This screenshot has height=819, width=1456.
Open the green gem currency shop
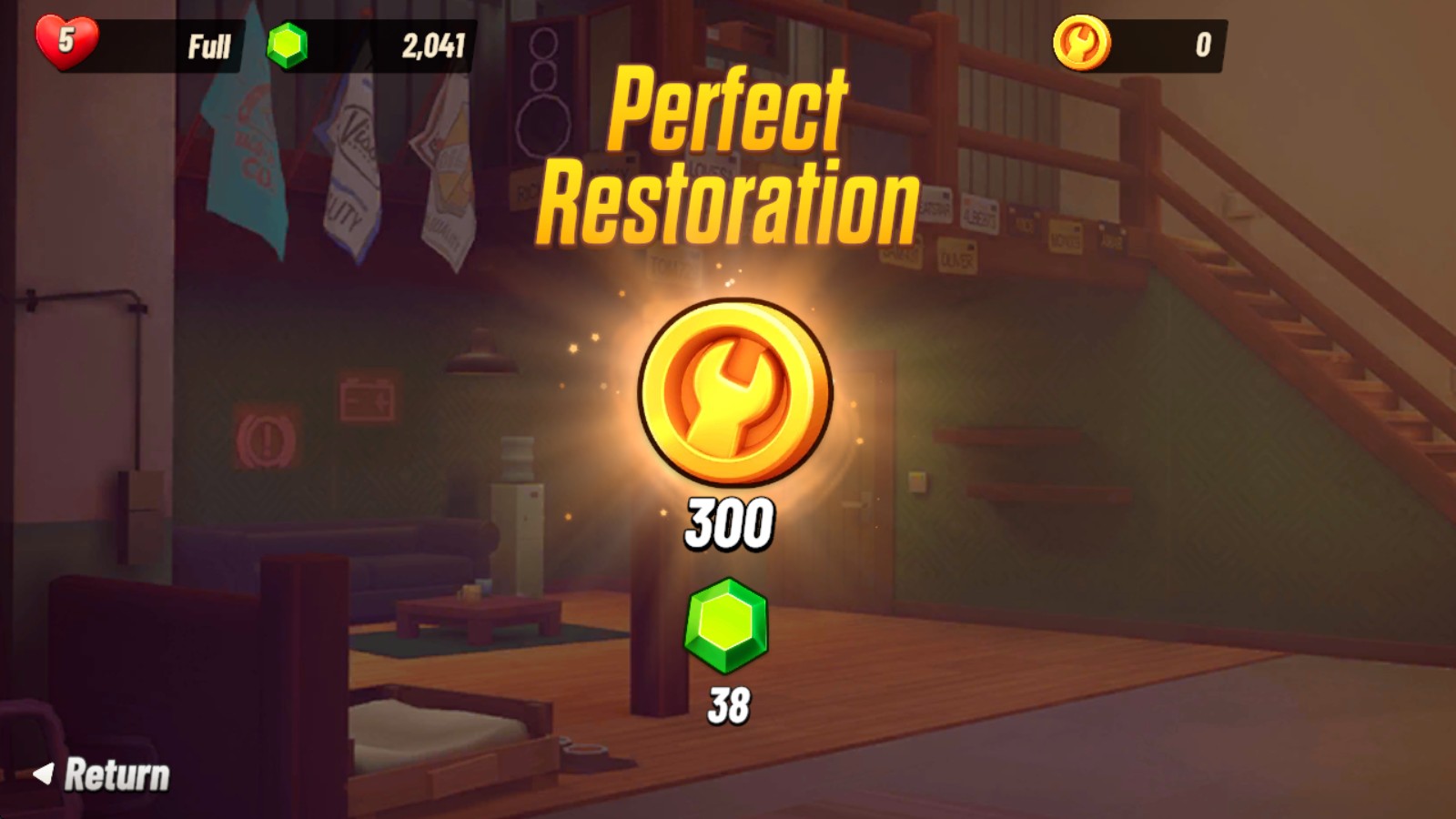point(288,45)
